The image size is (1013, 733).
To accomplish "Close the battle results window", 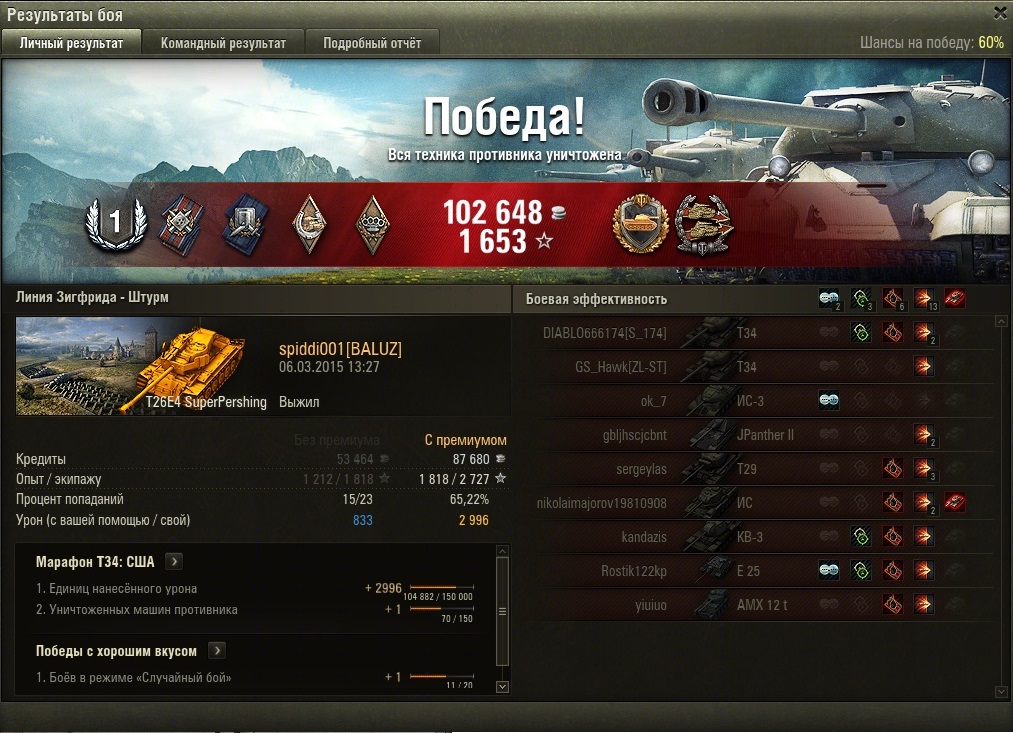I will point(1000,13).
